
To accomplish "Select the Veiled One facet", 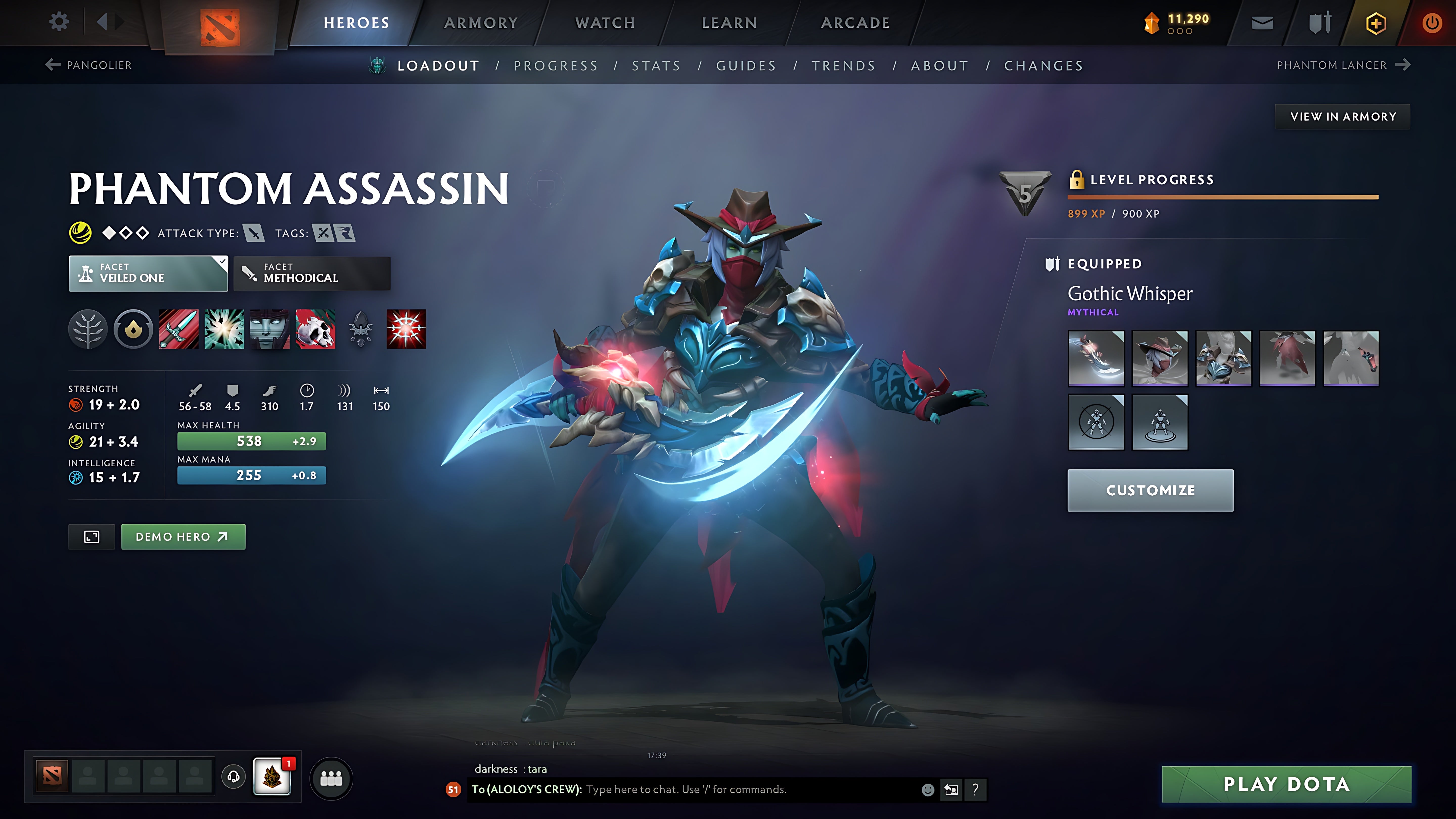I will click(x=148, y=274).
